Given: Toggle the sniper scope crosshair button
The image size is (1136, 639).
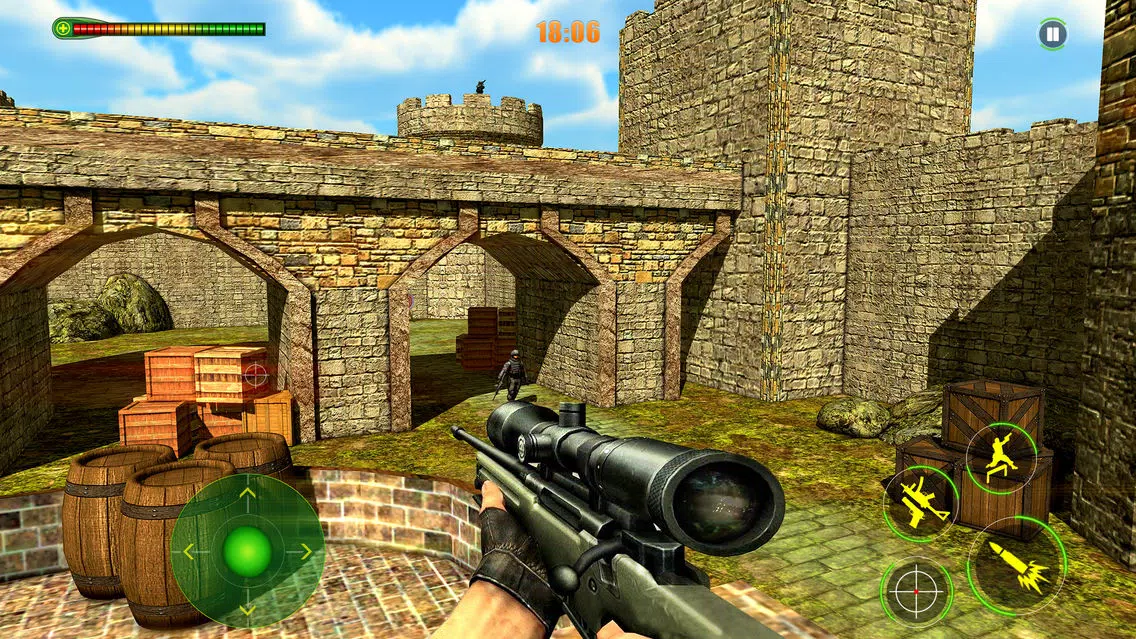Looking at the screenshot, I should point(916,592).
